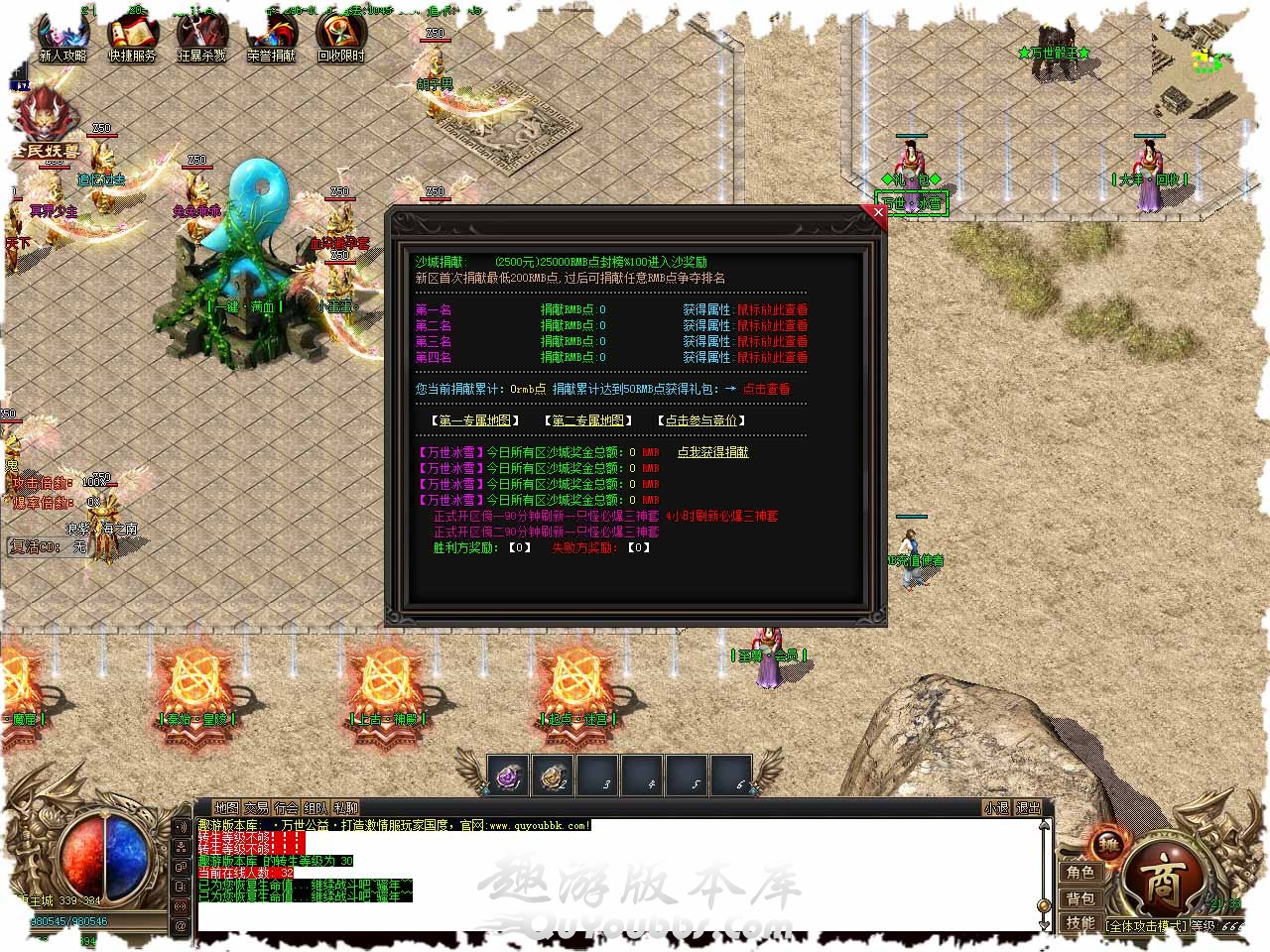Choose 点击参与竞价 to join bidding
This screenshot has width=1270, height=952.
point(700,420)
